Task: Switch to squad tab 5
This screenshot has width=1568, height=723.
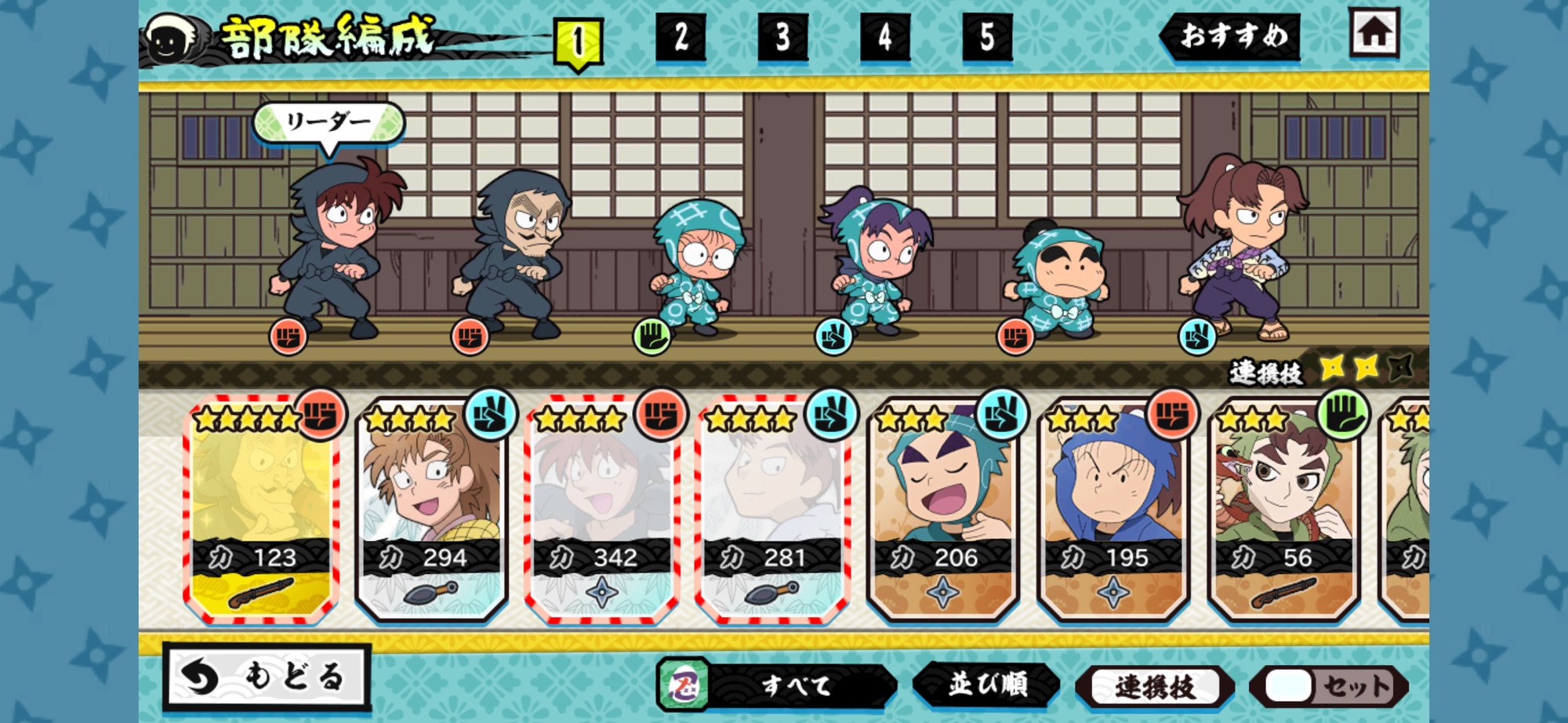Action: click(x=986, y=38)
